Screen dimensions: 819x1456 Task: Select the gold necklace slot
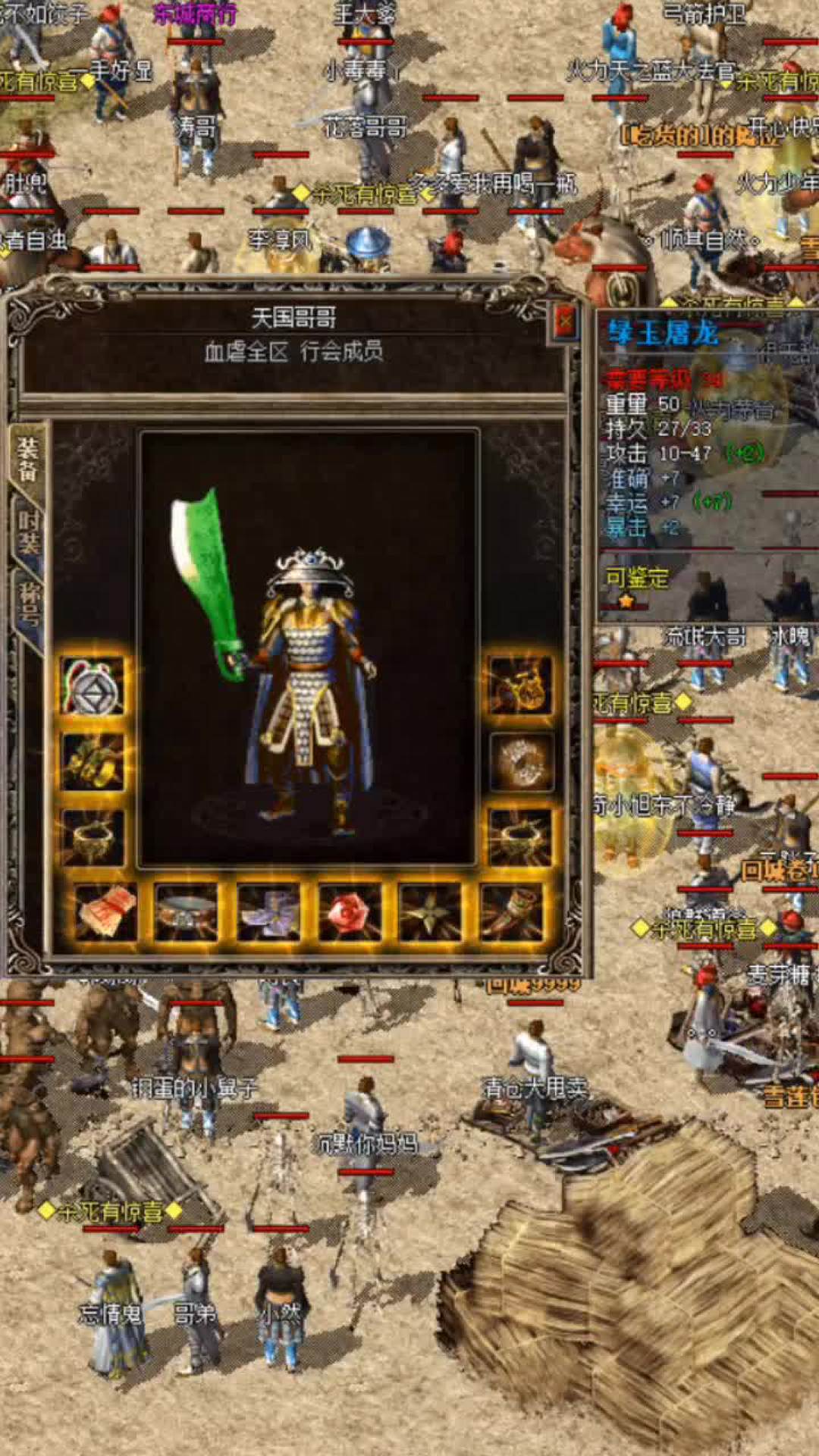521,686
